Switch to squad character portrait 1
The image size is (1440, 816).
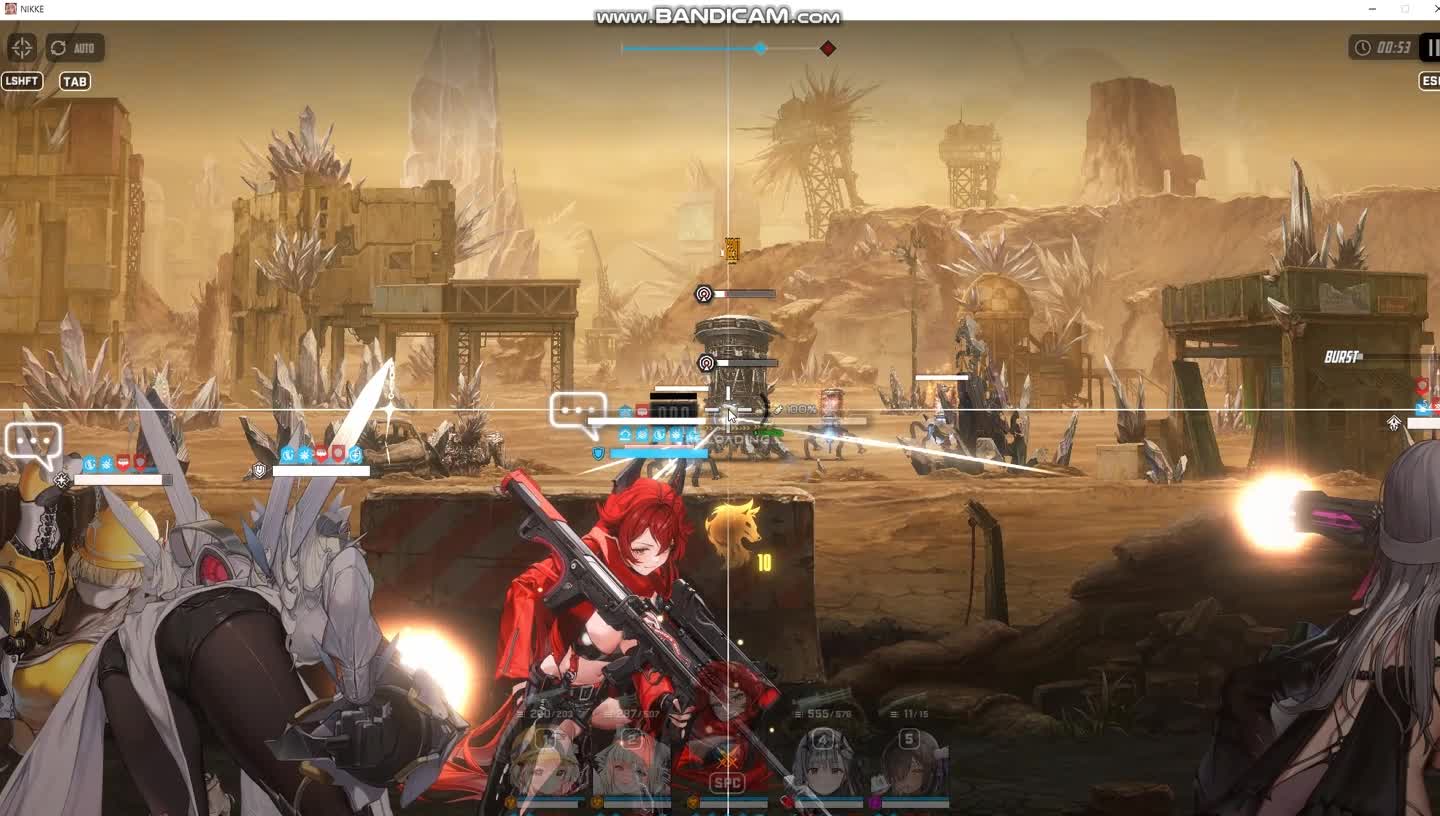pos(545,766)
